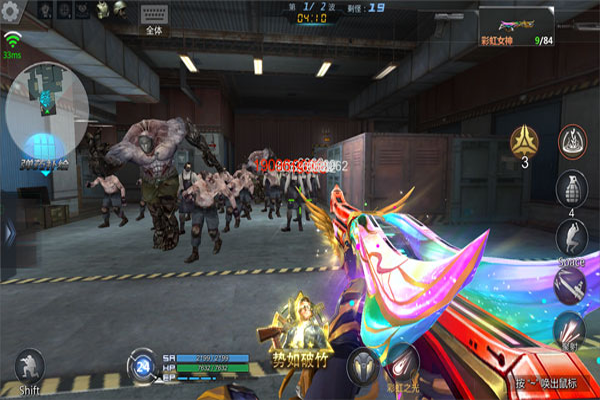Tap the jump button labeled Space

pos(572,237)
